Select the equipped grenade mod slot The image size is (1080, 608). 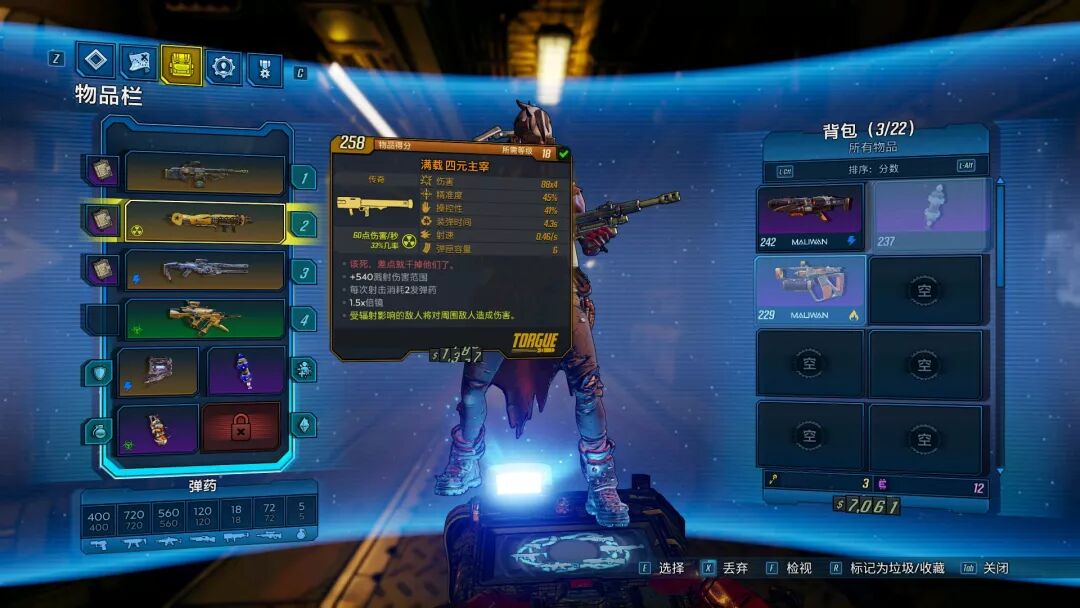157,429
